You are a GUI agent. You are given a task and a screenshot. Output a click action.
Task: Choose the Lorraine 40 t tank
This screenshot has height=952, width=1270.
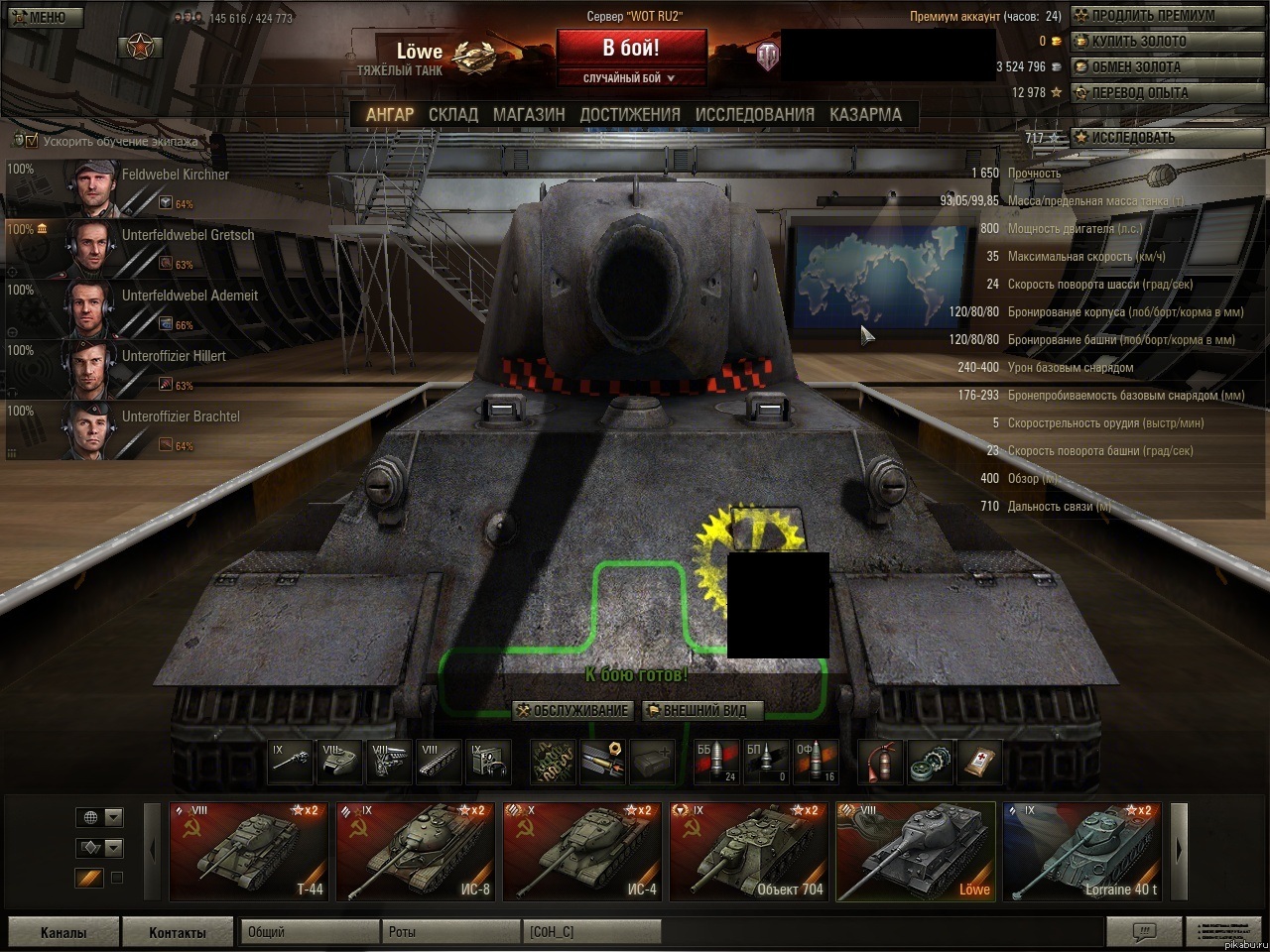coord(1081,851)
